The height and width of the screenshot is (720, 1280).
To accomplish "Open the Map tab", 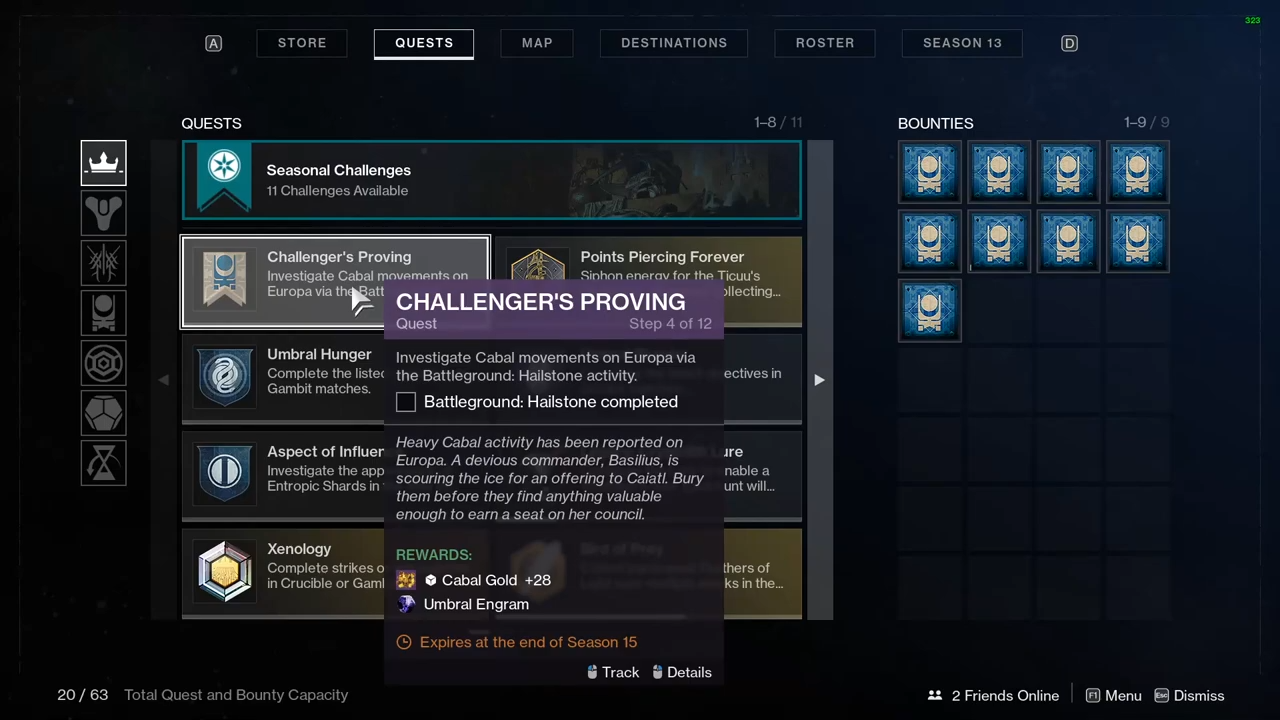I will (537, 43).
